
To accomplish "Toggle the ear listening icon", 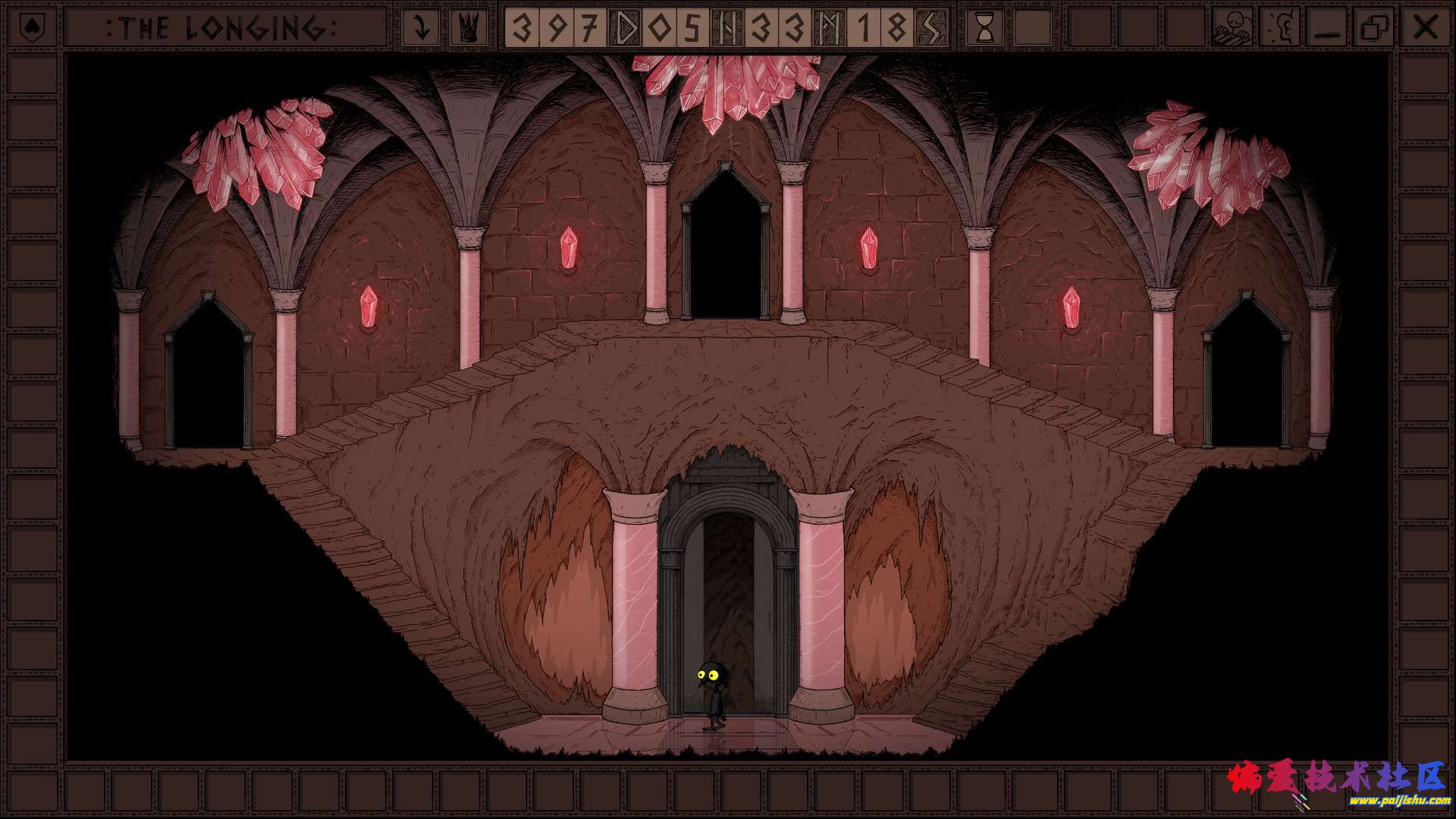I will [1279, 28].
